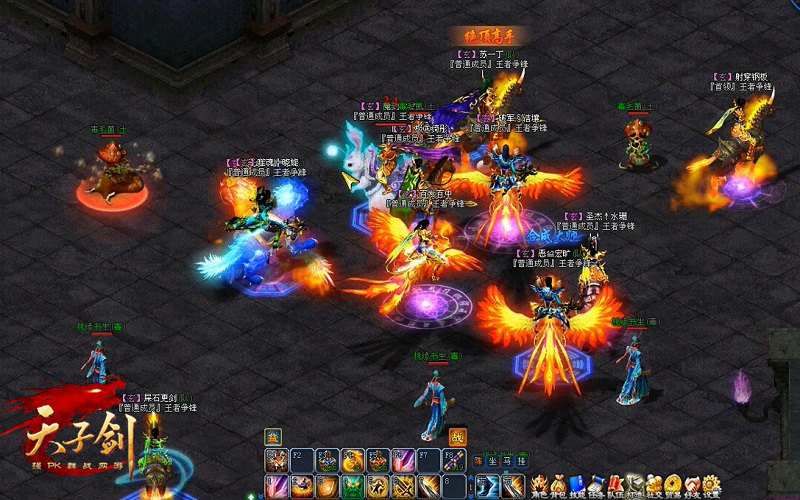
Task: Activate the F4 golden crescent skill
Action: point(353,461)
